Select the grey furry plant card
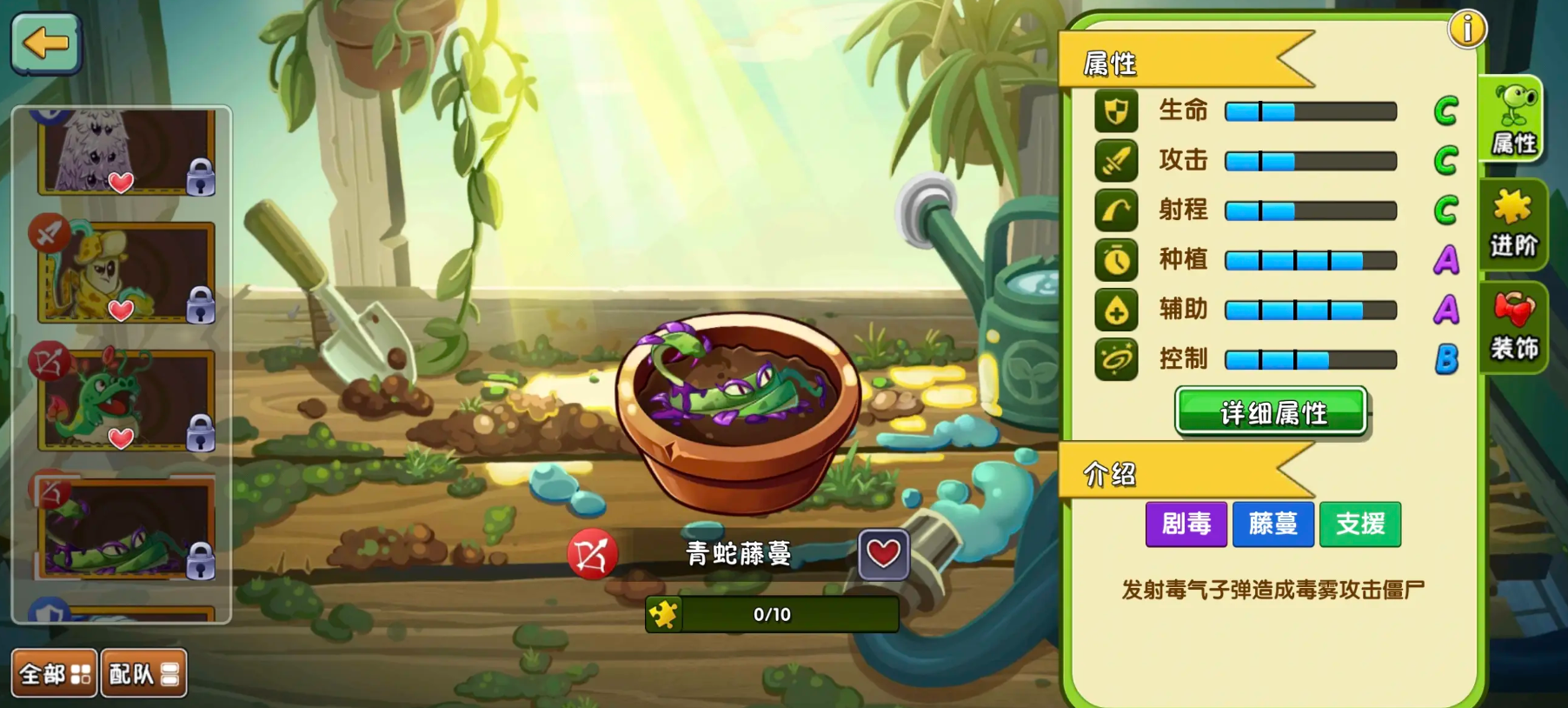1568x708 pixels. [x=125, y=150]
